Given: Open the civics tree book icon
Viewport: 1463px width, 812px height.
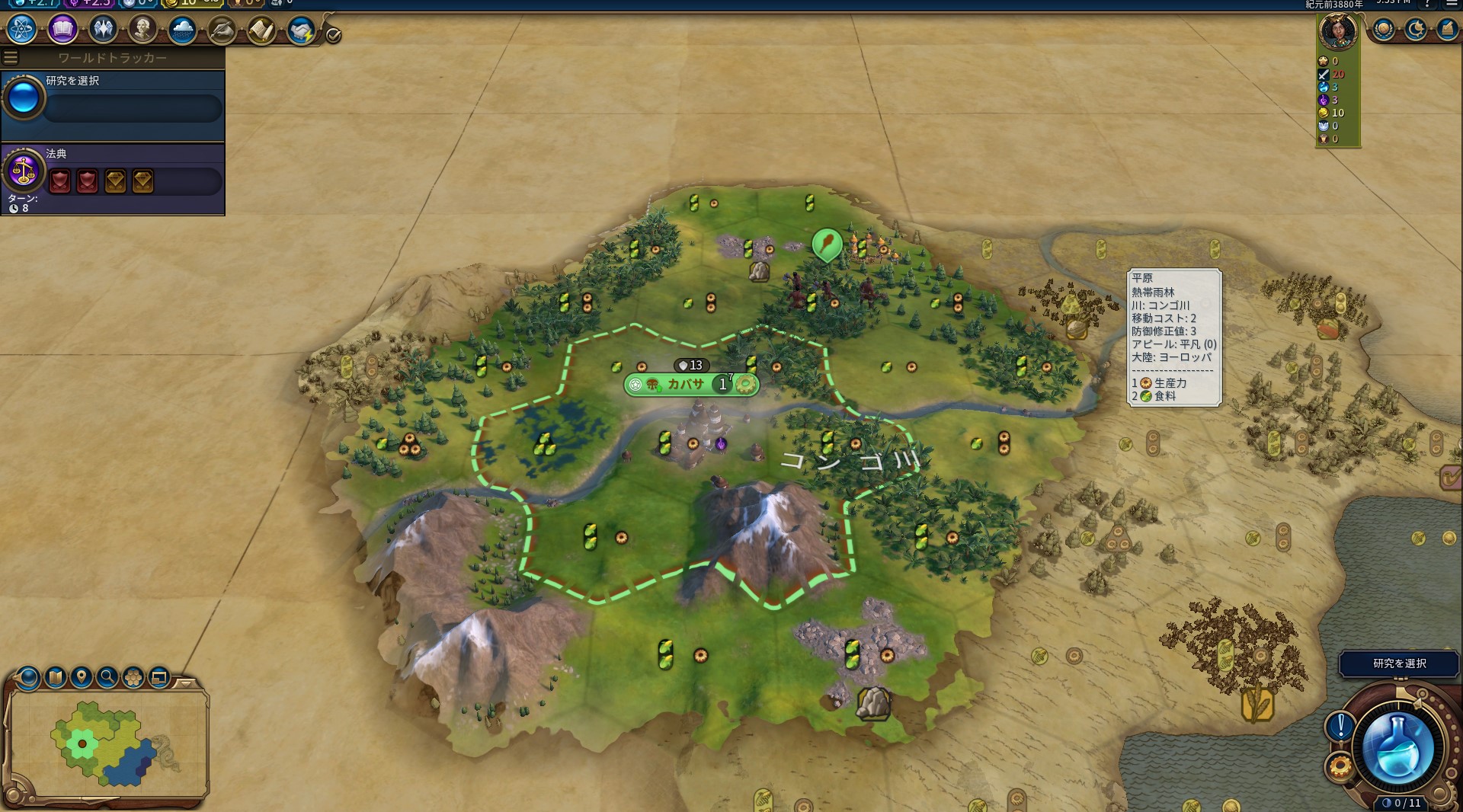Looking at the screenshot, I should click(62, 30).
